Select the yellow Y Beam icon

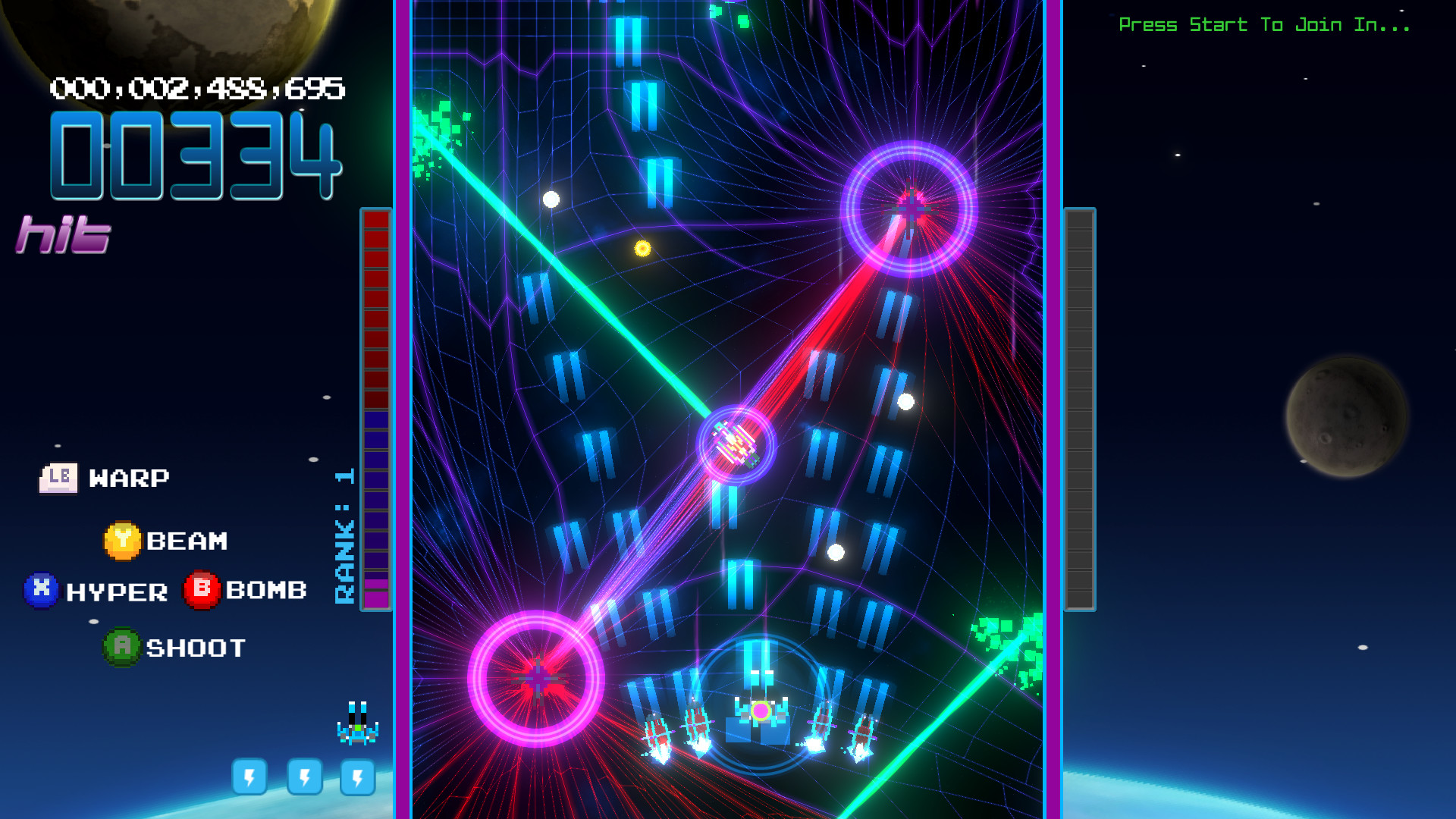pyautogui.click(x=123, y=540)
